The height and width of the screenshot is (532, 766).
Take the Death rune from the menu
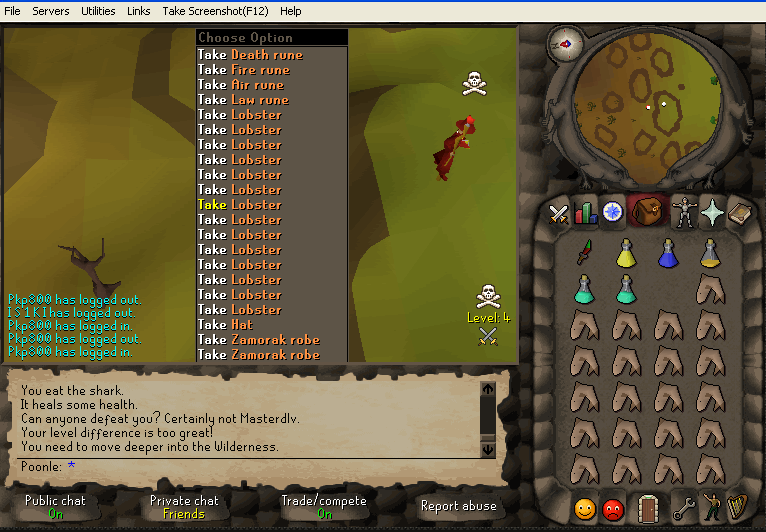(x=257, y=55)
